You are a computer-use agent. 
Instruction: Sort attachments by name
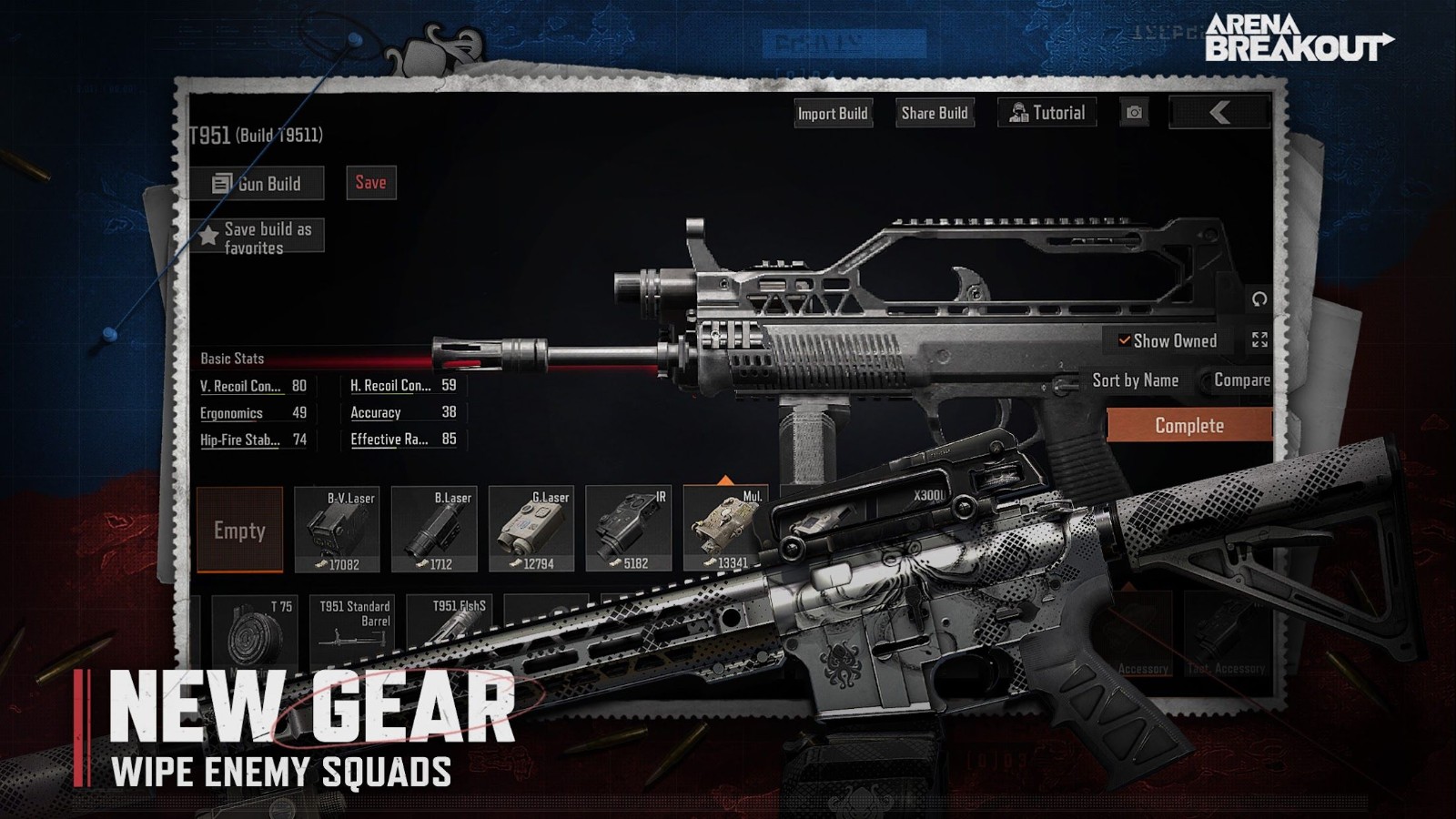click(1135, 380)
